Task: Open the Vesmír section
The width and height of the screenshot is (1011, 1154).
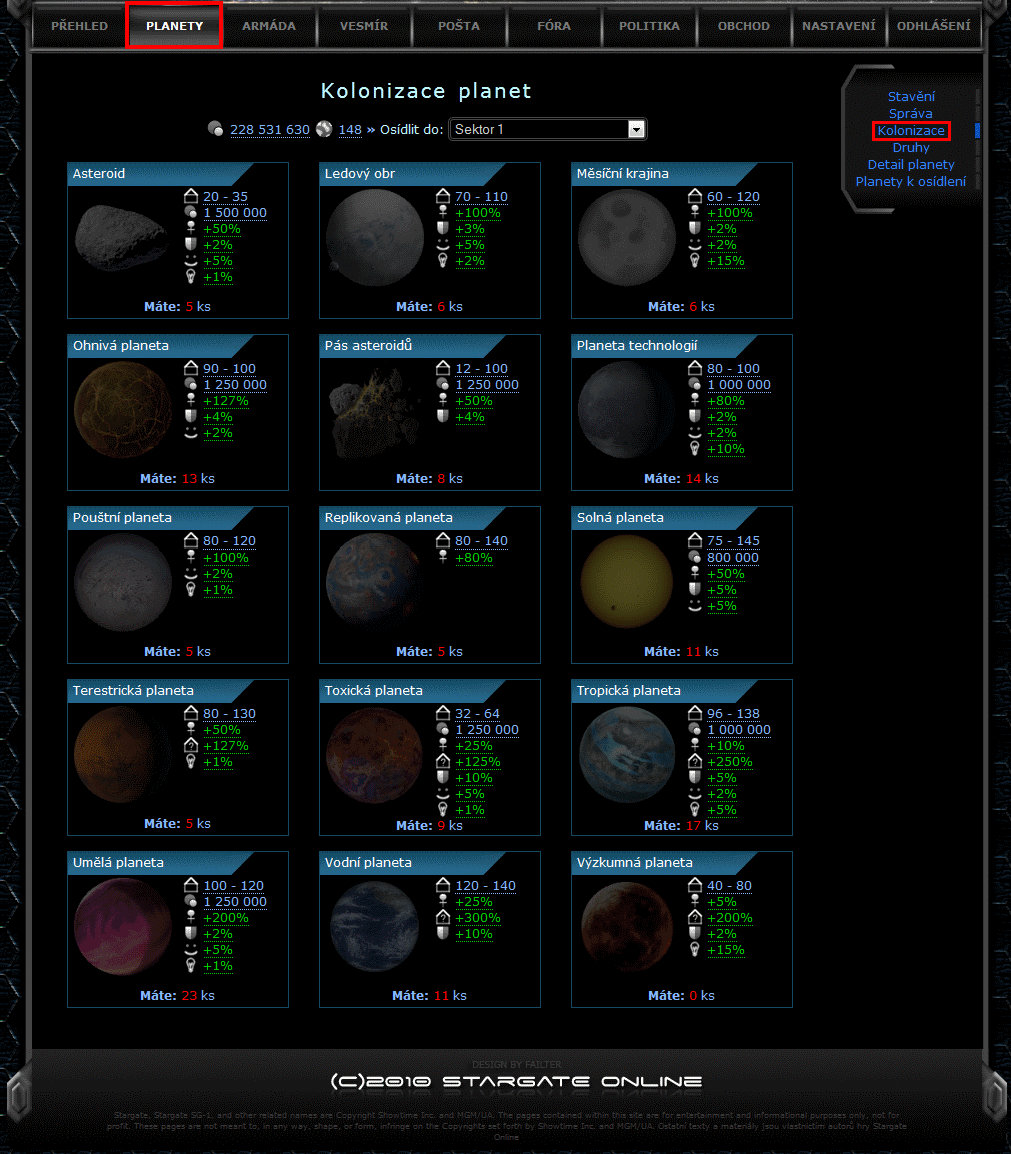Action: (364, 26)
